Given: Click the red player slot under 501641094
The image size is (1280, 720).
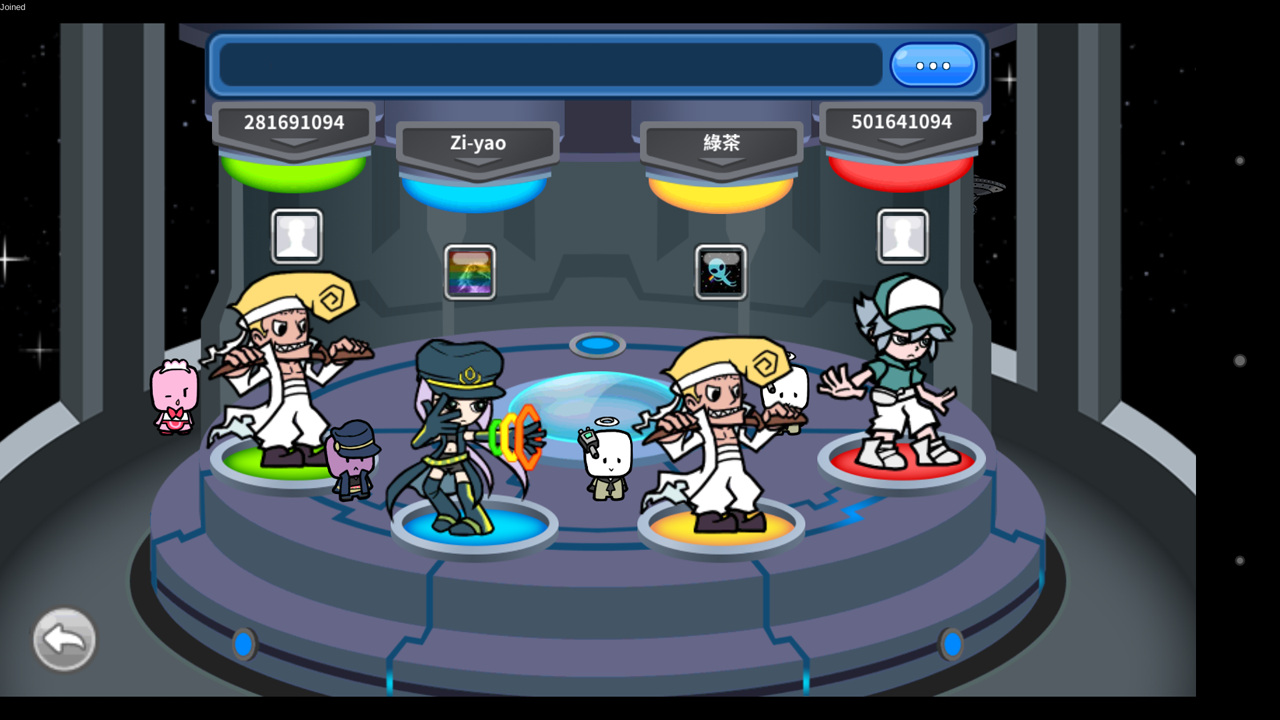Looking at the screenshot, I should (900, 460).
